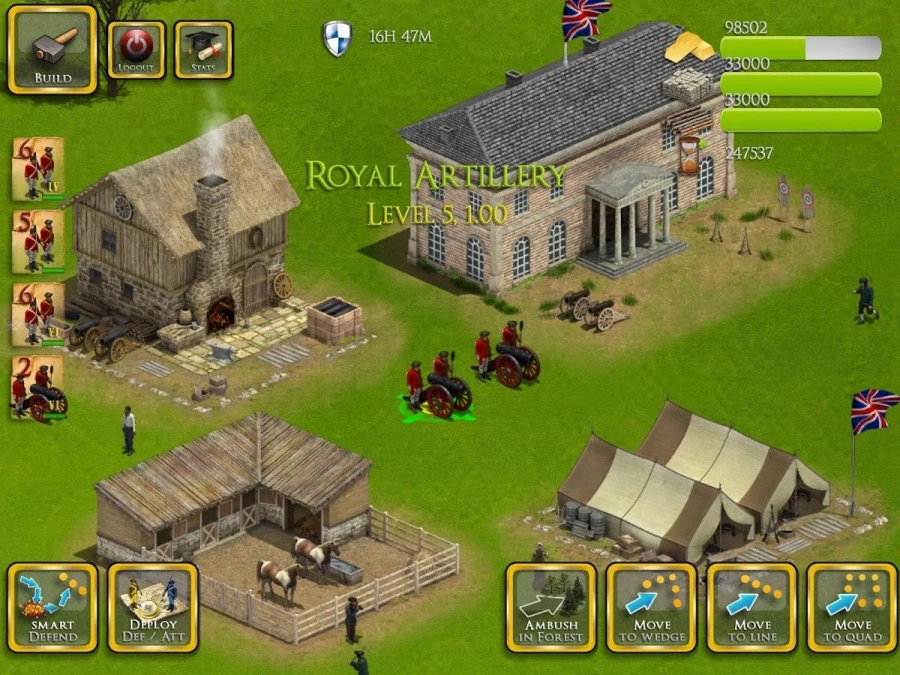This screenshot has height=675, width=900.
Task: Switch to Move to Line formation
Action: pyautogui.click(x=752, y=607)
